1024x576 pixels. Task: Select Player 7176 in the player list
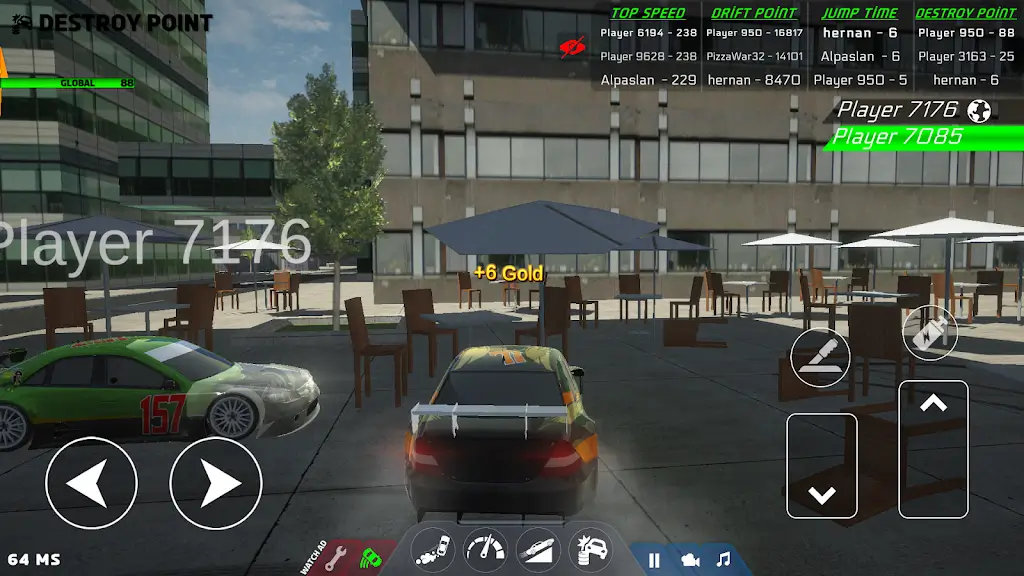point(898,109)
